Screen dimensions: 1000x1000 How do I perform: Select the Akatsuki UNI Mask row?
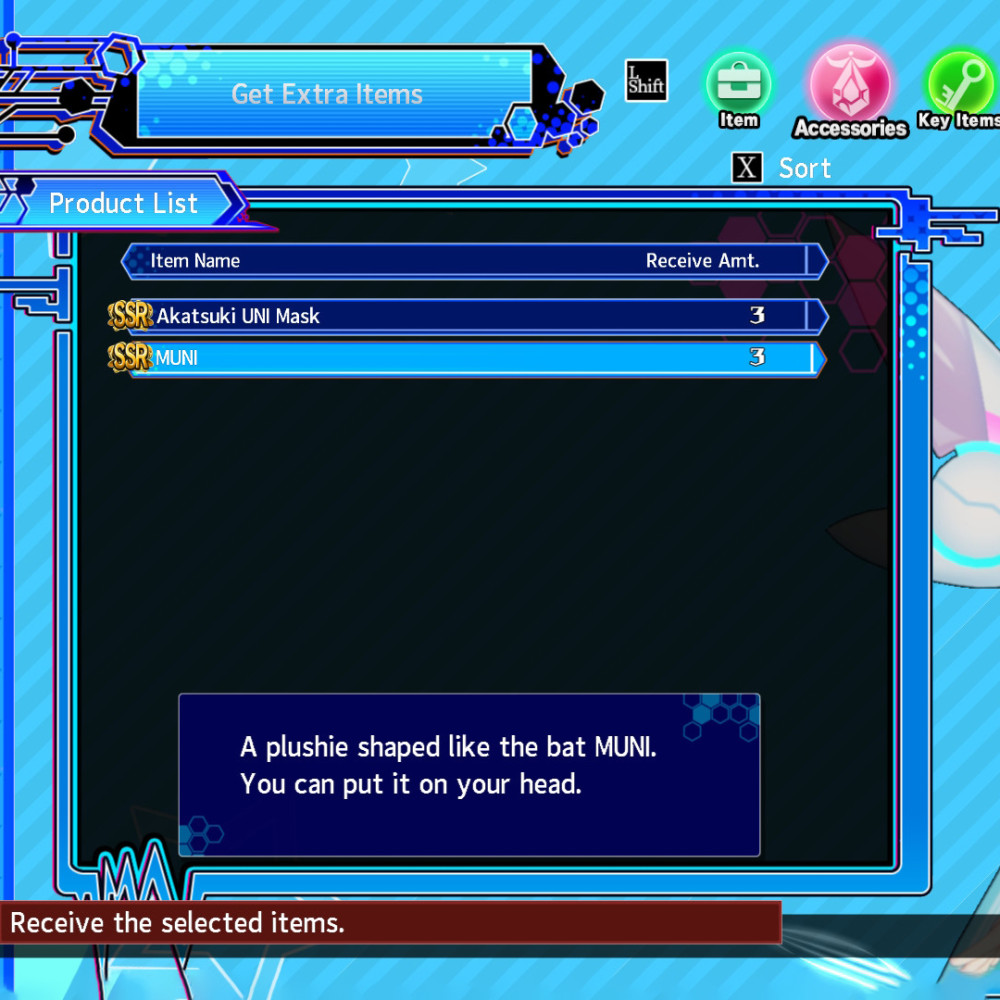[470, 316]
